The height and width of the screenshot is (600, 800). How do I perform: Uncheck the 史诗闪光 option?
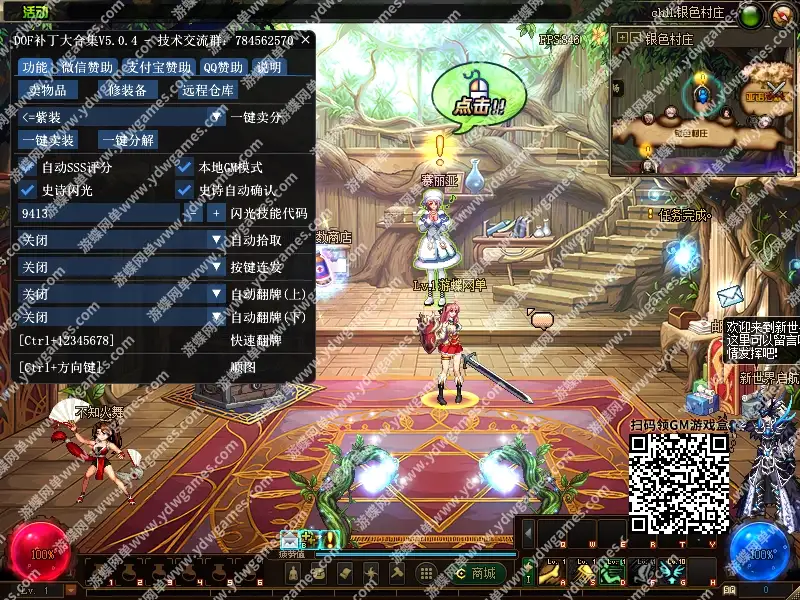coord(27,190)
